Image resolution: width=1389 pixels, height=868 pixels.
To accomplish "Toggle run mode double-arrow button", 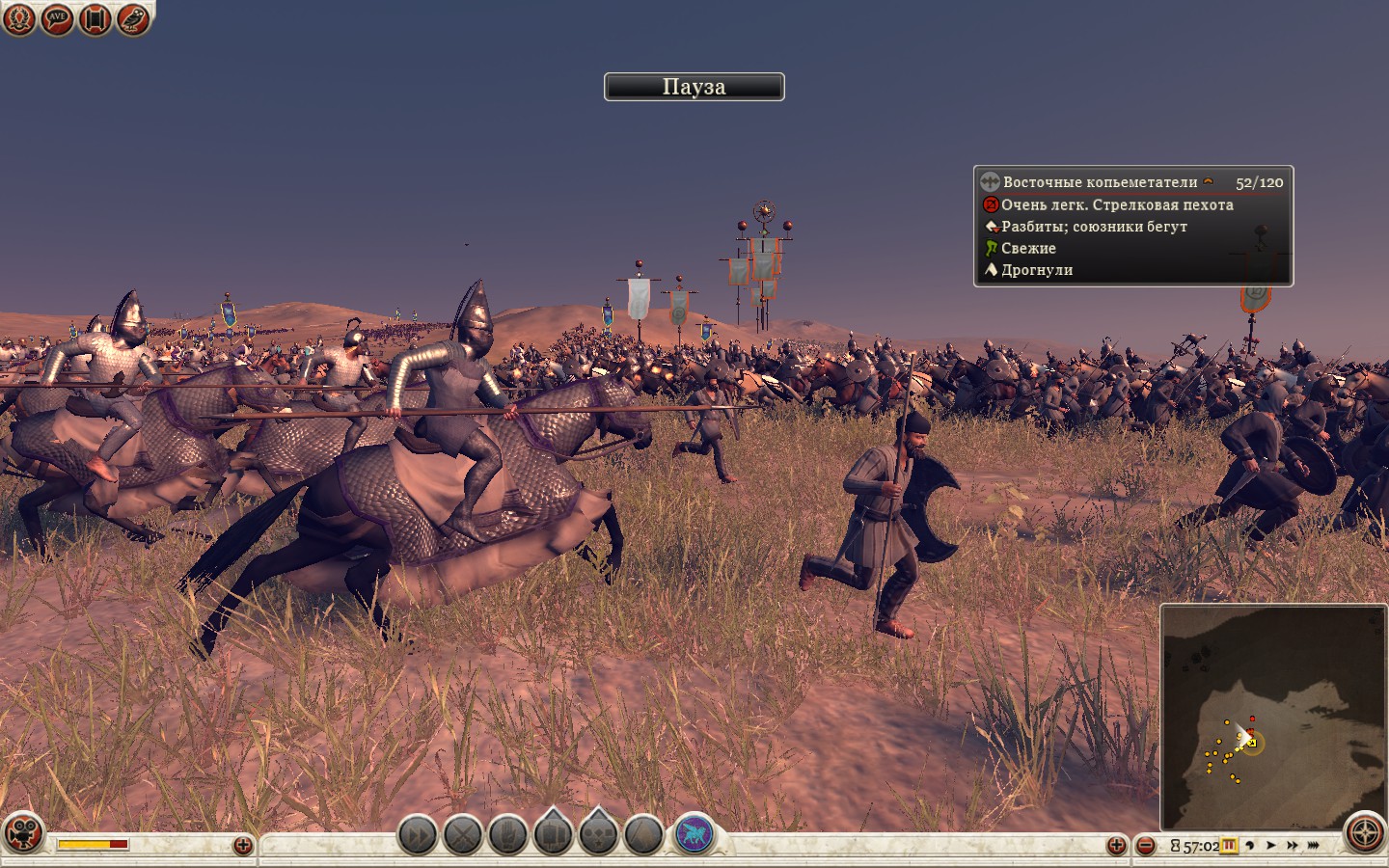I will pos(418,834).
